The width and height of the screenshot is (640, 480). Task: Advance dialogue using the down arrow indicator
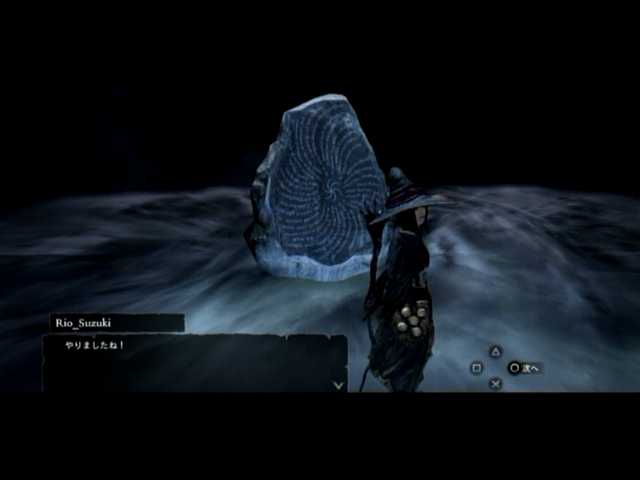pyautogui.click(x=338, y=383)
